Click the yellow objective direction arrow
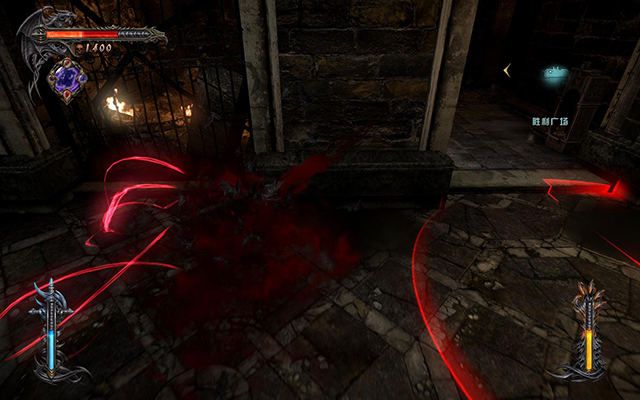Viewport: 640px width, 400px height. tap(508, 69)
